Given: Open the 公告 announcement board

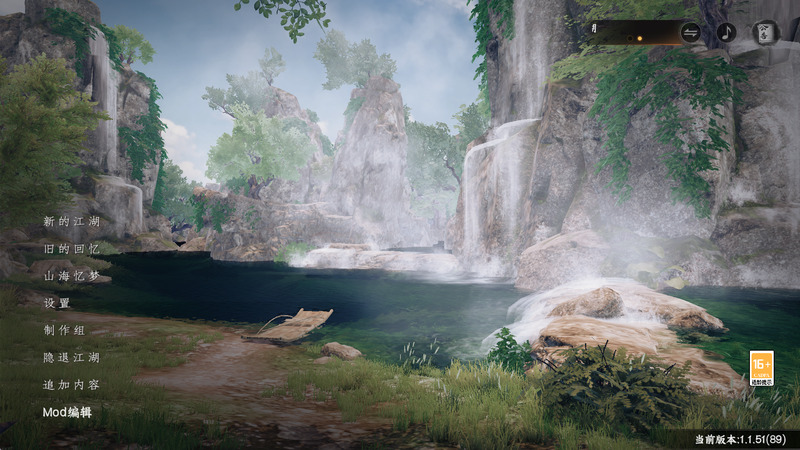Looking at the screenshot, I should point(765,32).
